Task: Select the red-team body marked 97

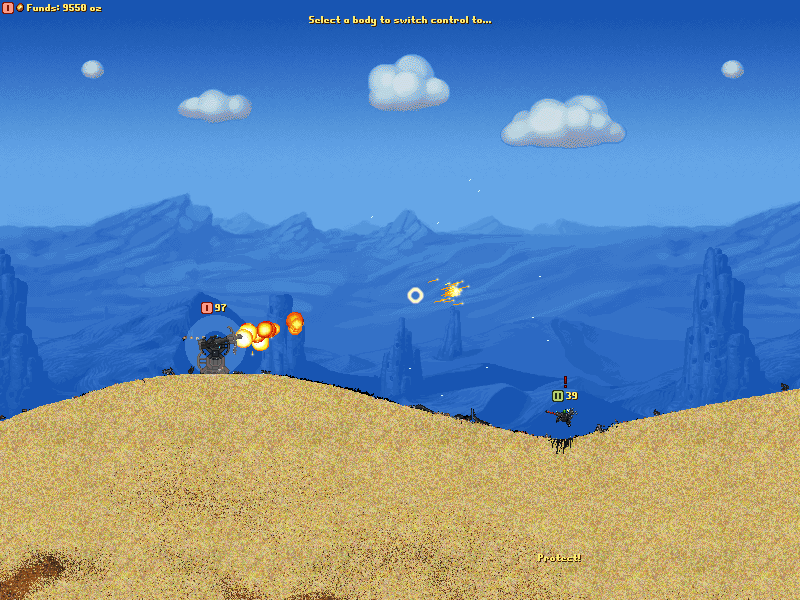Action: point(214,348)
